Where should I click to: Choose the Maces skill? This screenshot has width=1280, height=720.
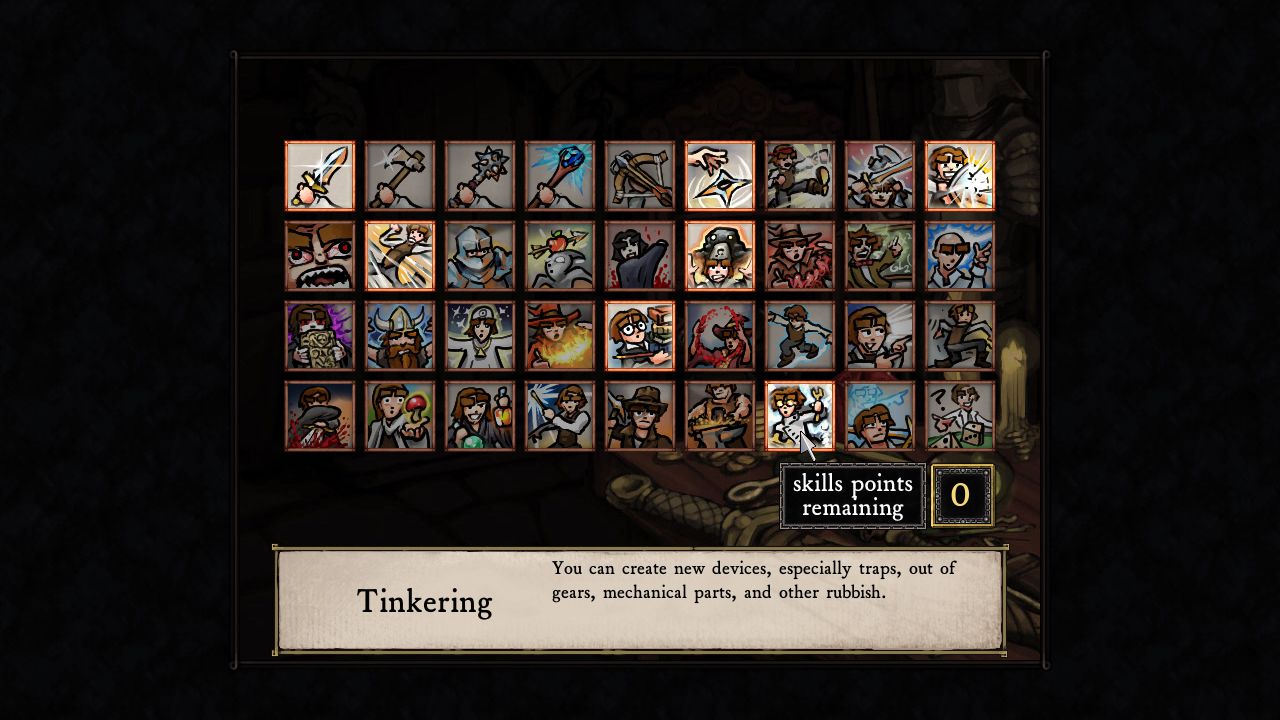point(480,175)
